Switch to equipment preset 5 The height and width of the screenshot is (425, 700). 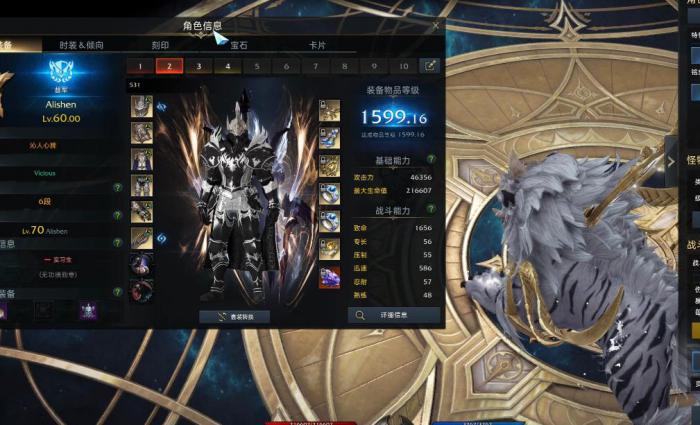[257, 66]
